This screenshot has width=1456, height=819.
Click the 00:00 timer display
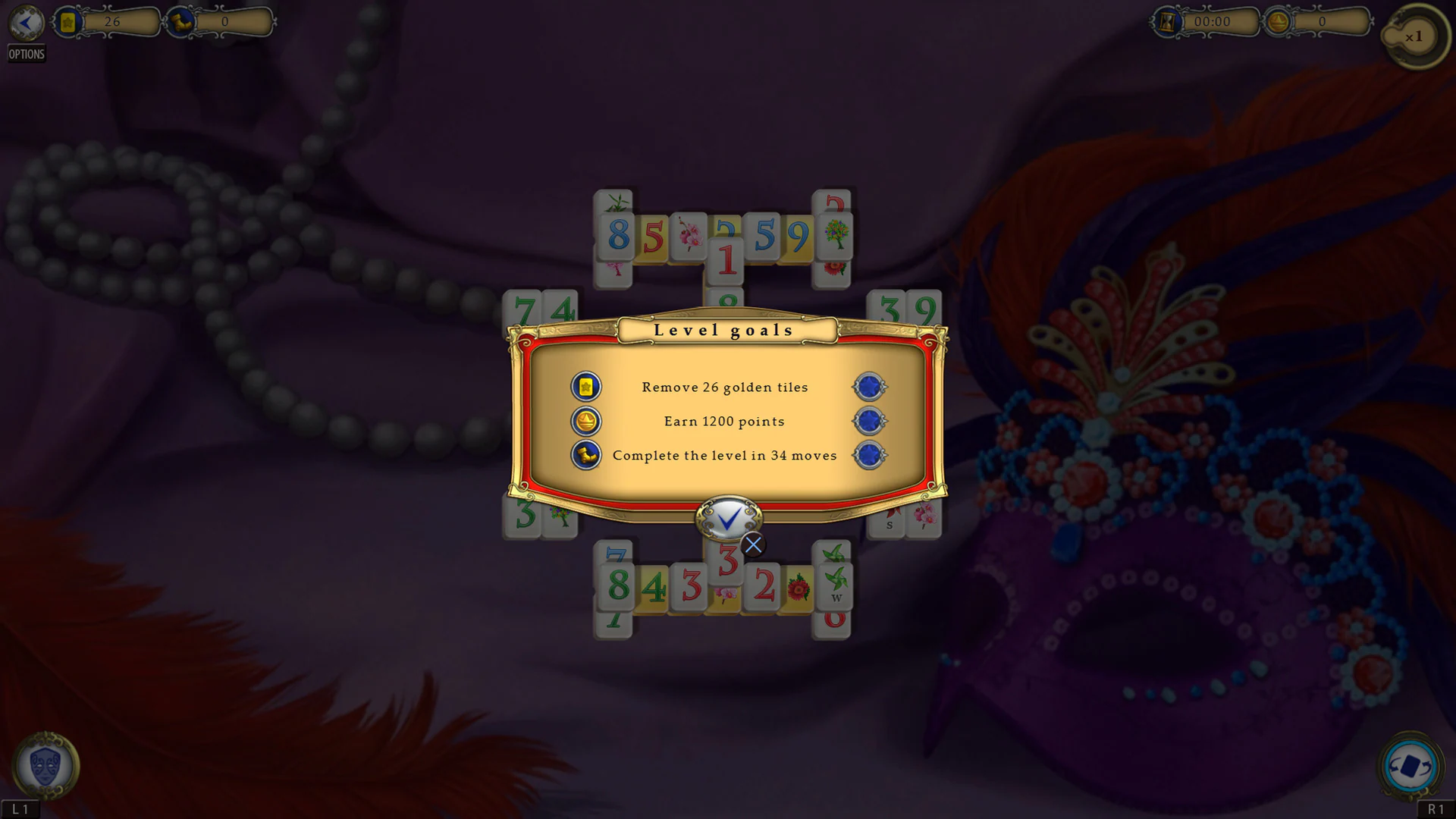pos(1213,22)
